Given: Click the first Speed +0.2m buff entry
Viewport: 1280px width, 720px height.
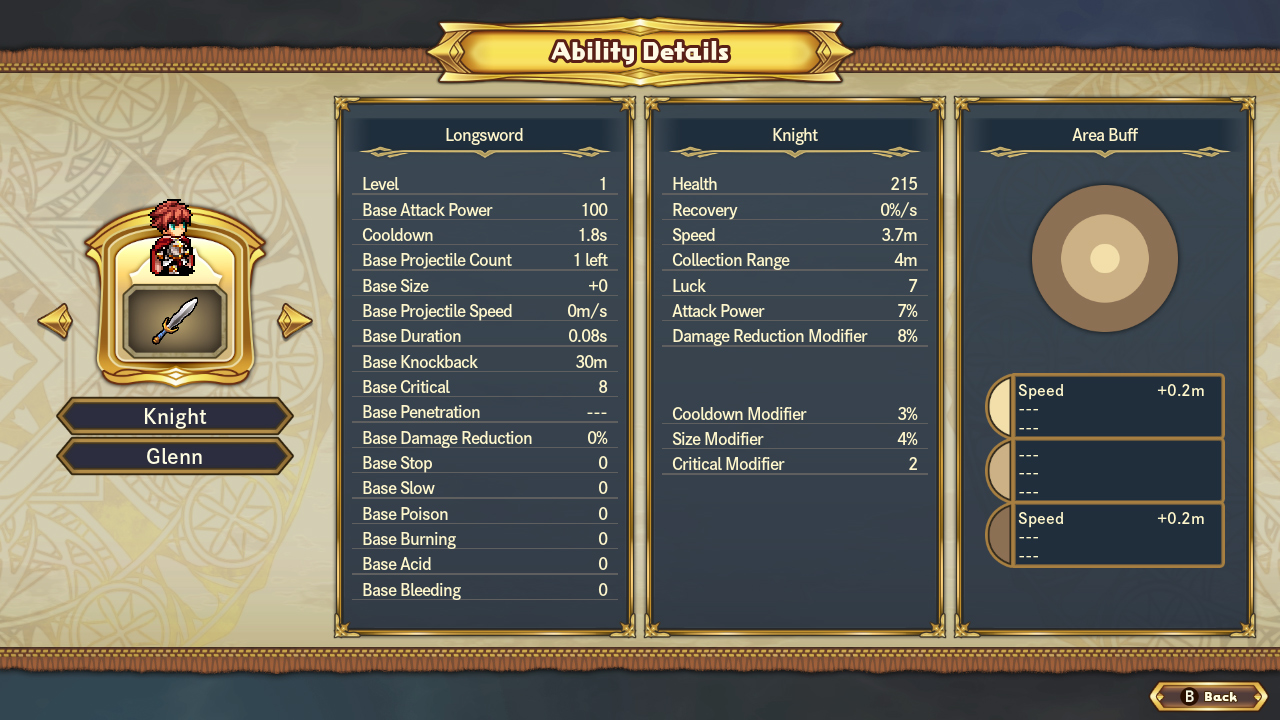Looking at the screenshot, I should coord(1118,405).
